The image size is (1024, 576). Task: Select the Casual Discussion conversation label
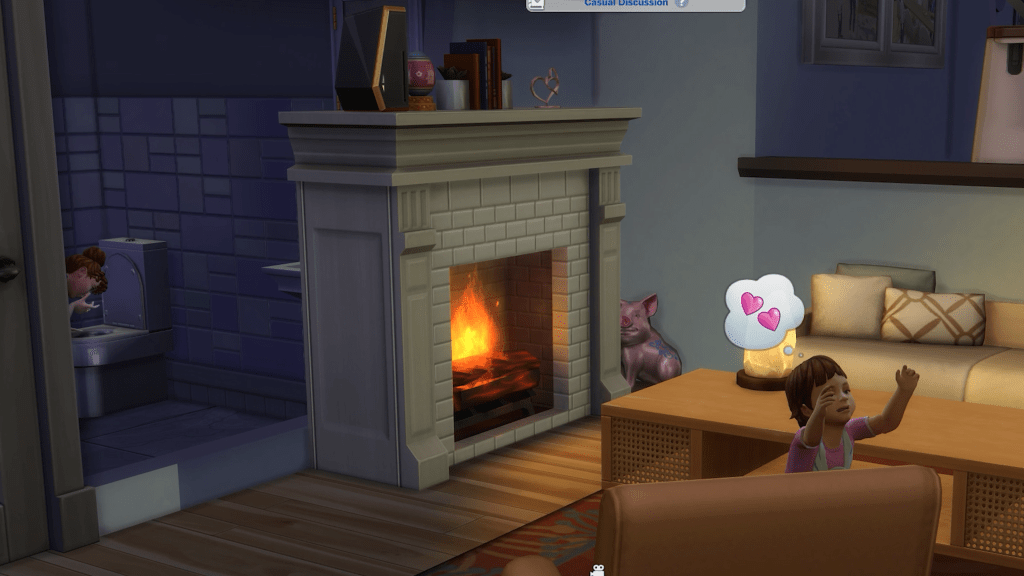pos(626,3)
